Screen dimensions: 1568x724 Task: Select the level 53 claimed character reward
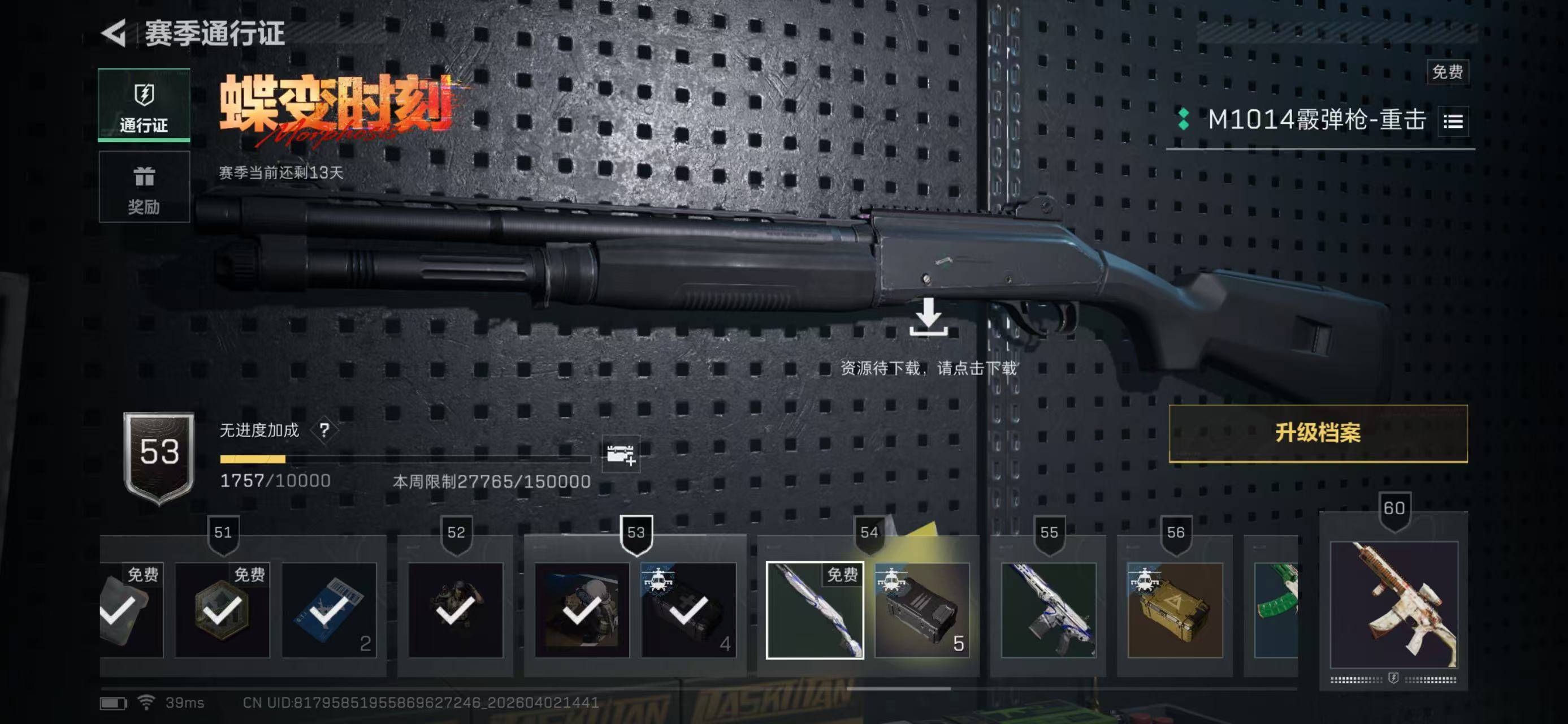pyautogui.click(x=582, y=610)
